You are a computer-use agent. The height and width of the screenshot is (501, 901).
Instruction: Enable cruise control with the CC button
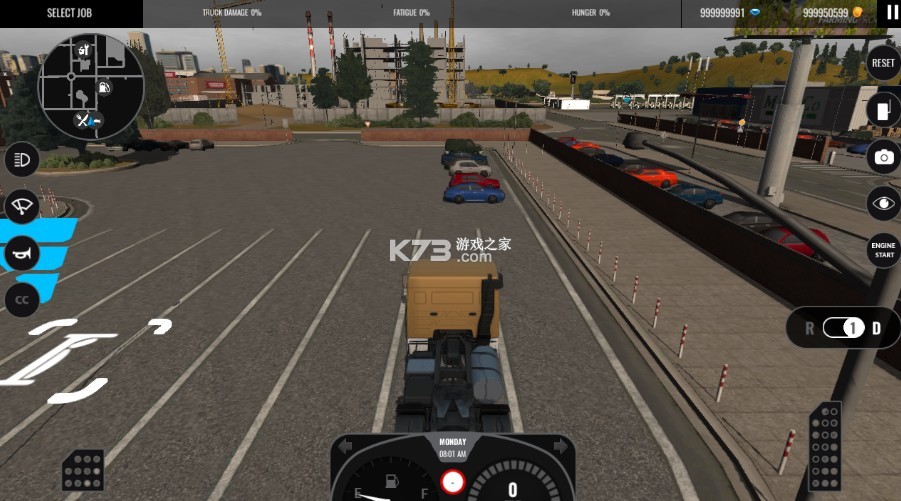tap(21, 299)
